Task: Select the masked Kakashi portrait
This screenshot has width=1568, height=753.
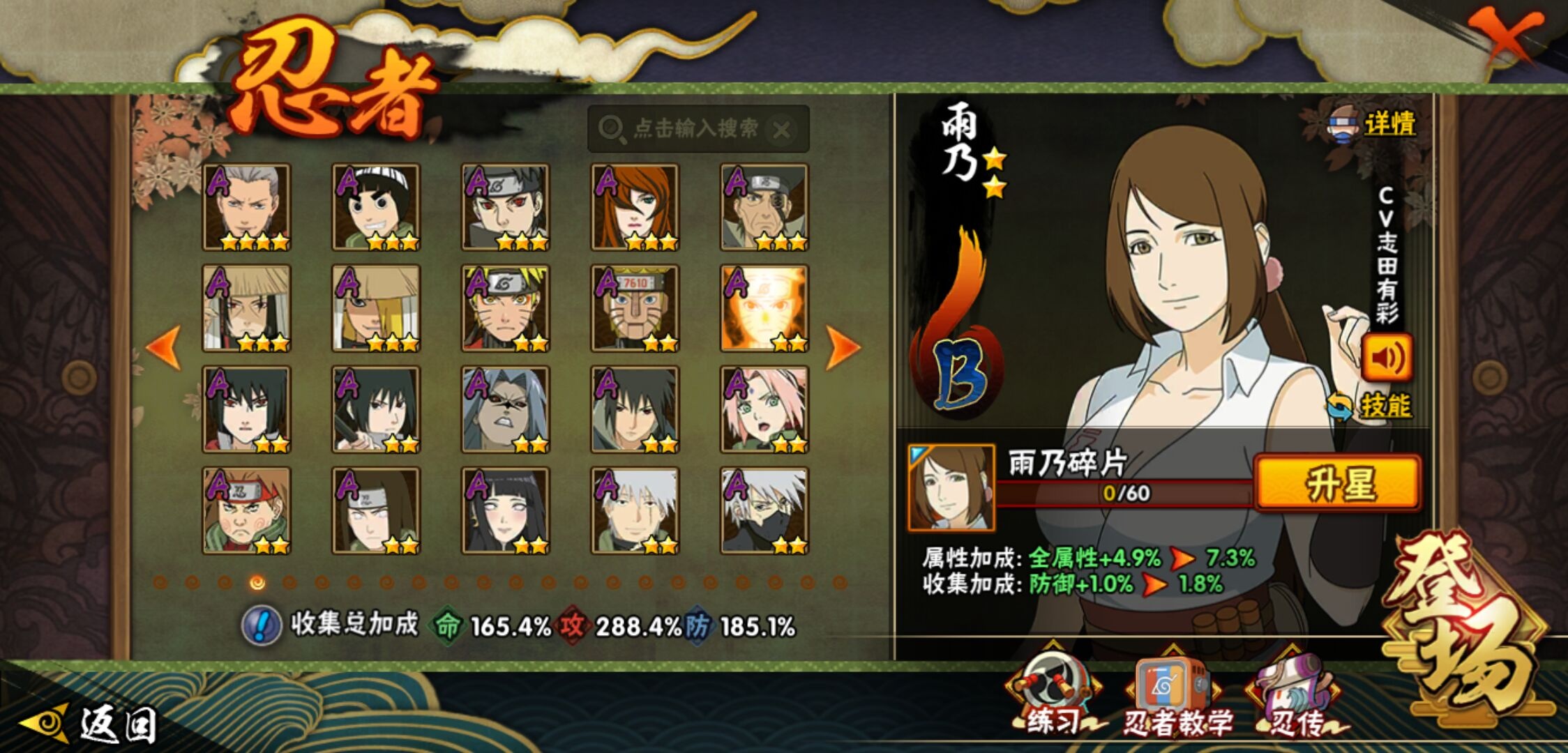Action: coord(764,510)
